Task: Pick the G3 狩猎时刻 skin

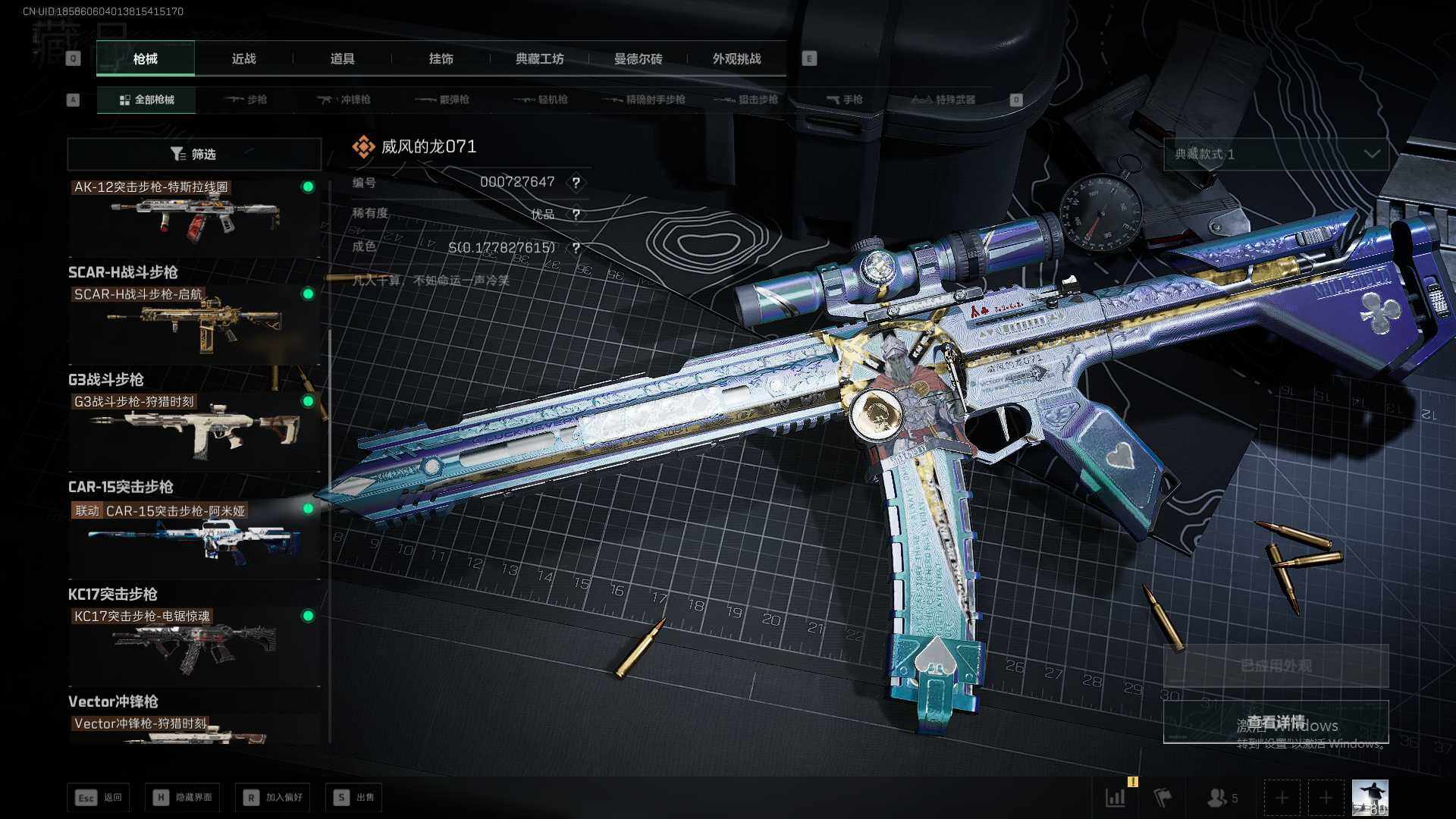Action: 194,428
